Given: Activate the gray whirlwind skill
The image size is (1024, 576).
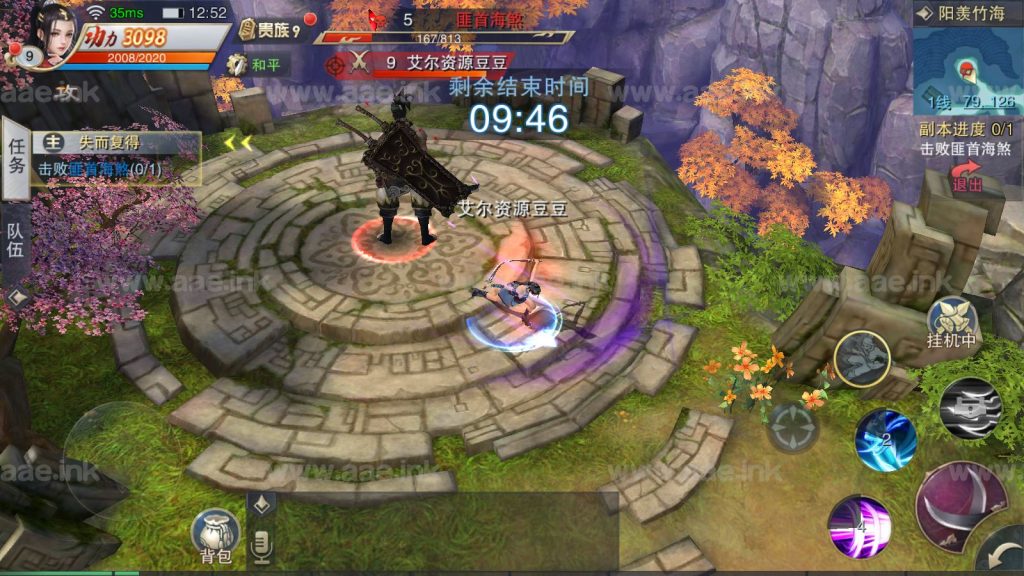Looking at the screenshot, I should [970, 408].
